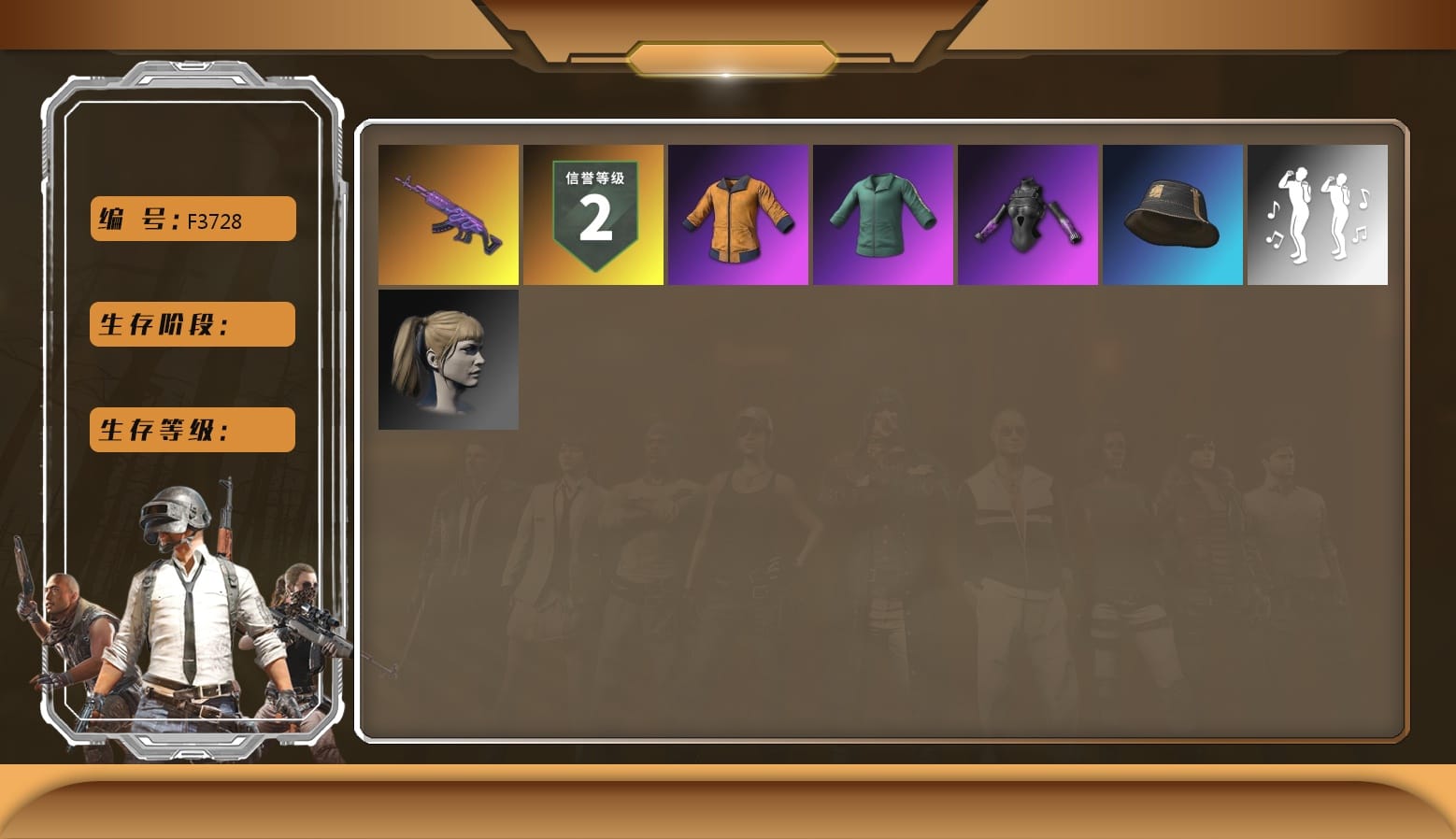Expand the survival stage details
The image size is (1456, 839).
(191, 324)
